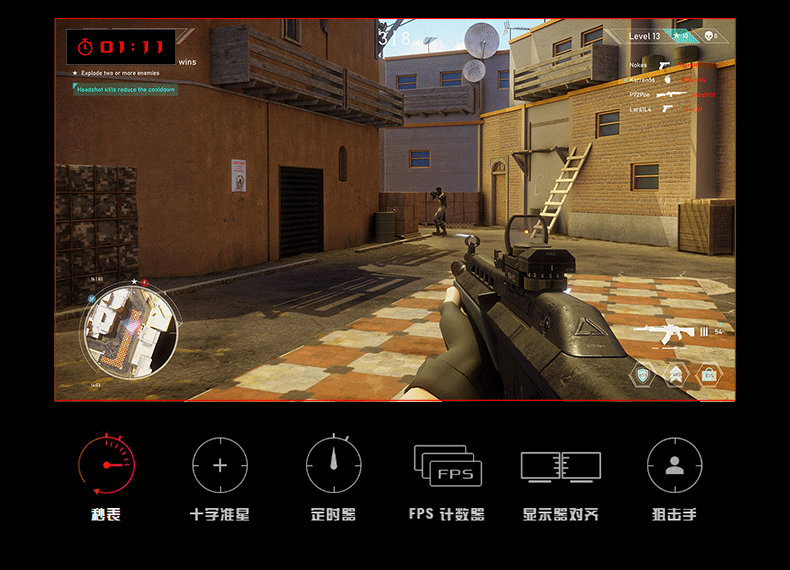Click the circular minimap

[x=131, y=326]
